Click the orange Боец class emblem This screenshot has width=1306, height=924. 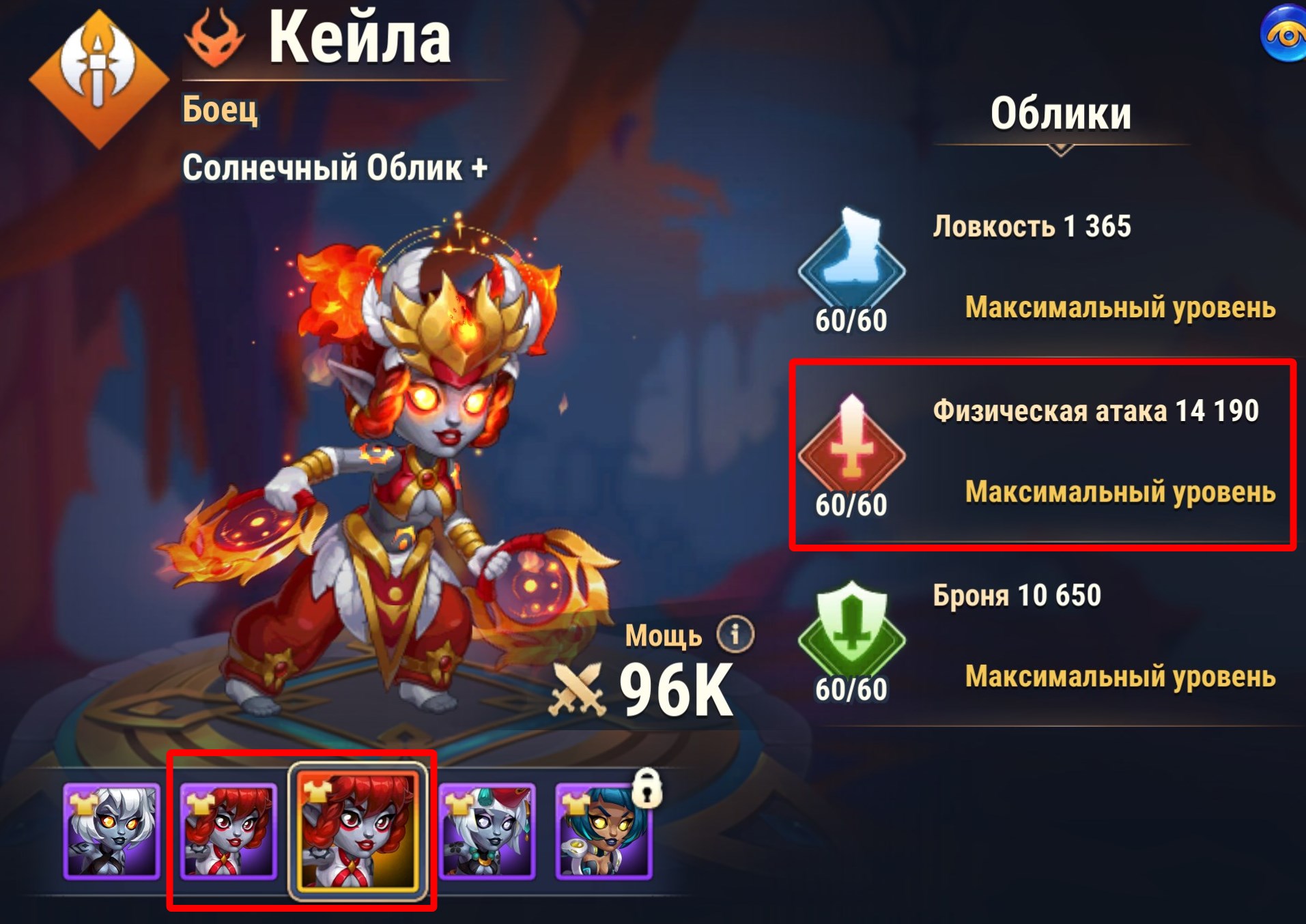pos(99,78)
